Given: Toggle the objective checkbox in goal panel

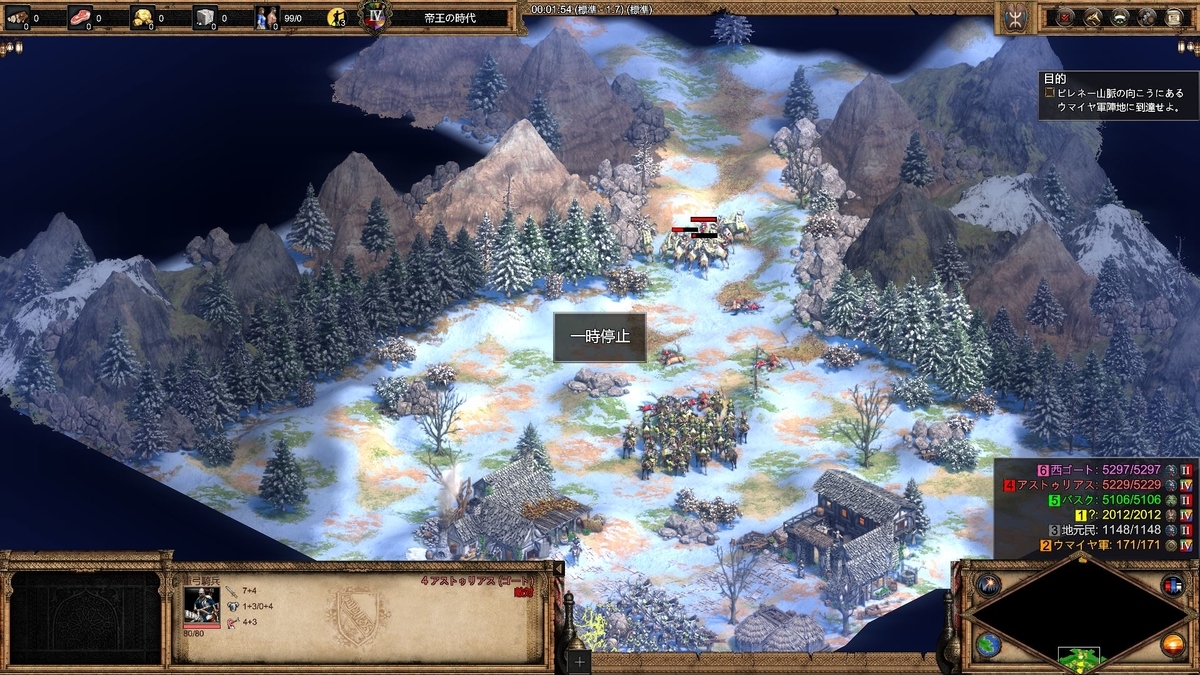Looking at the screenshot, I should (x=1049, y=92).
